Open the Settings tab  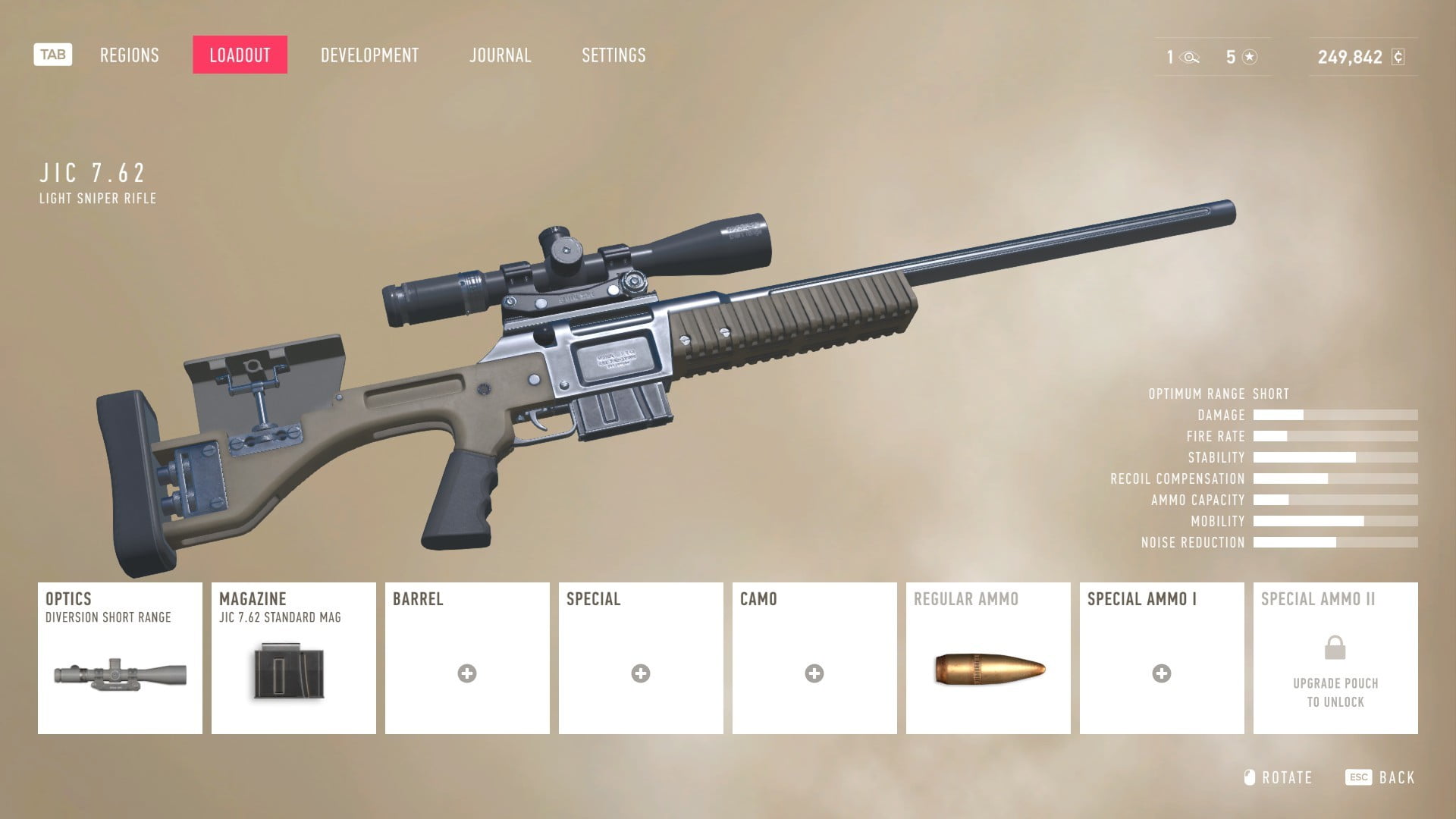point(613,55)
